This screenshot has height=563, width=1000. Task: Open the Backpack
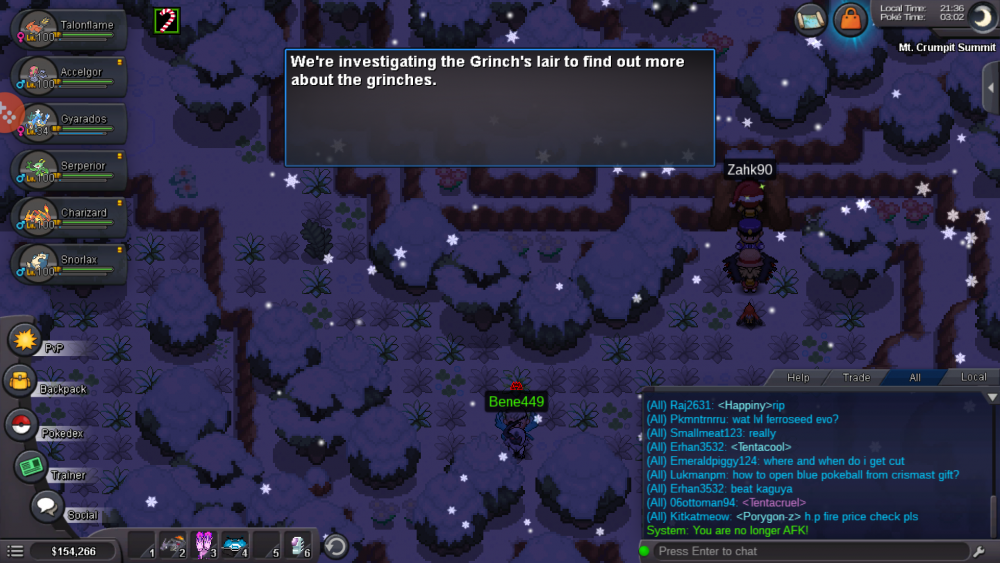[x=20, y=381]
